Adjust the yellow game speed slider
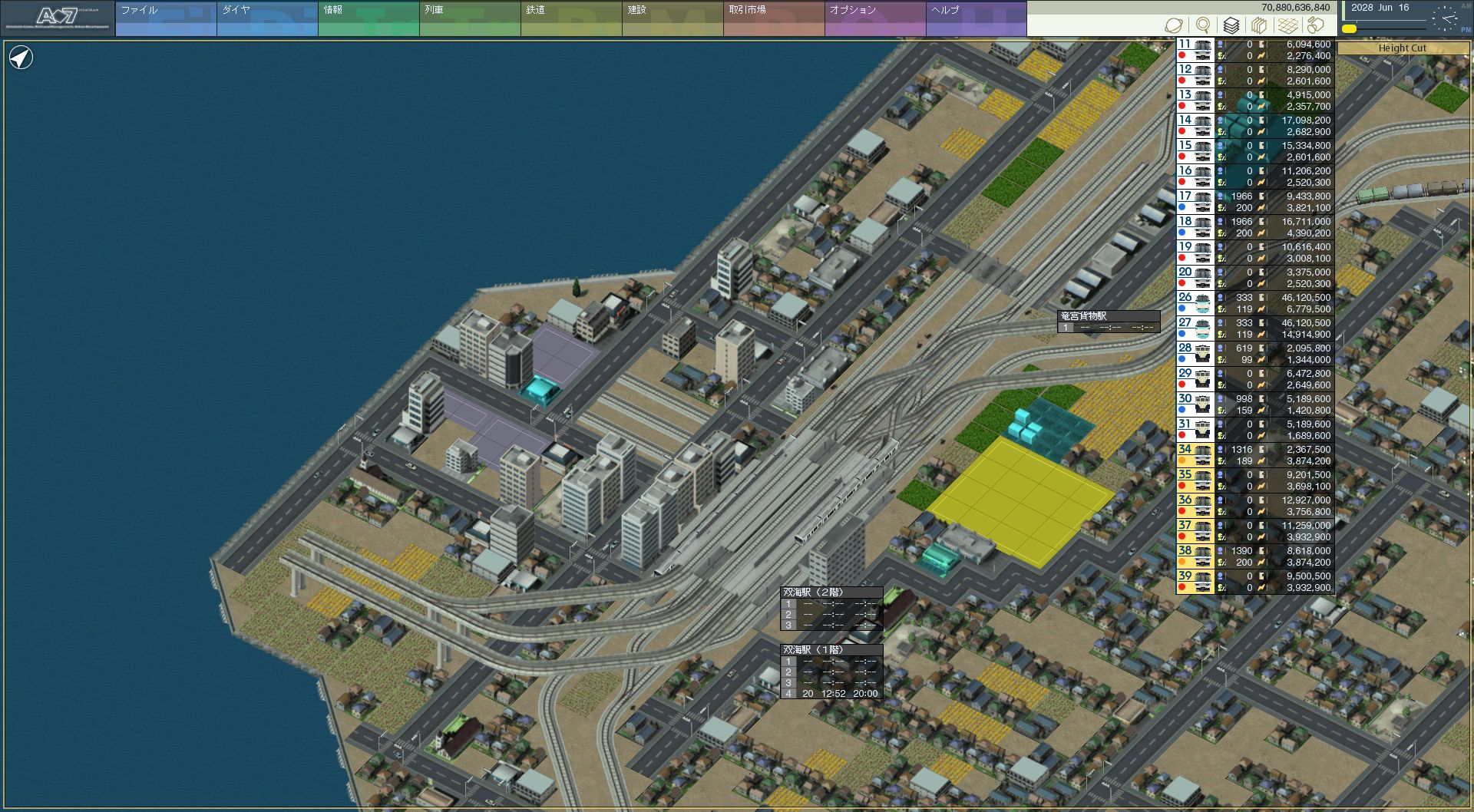 [1350, 29]
